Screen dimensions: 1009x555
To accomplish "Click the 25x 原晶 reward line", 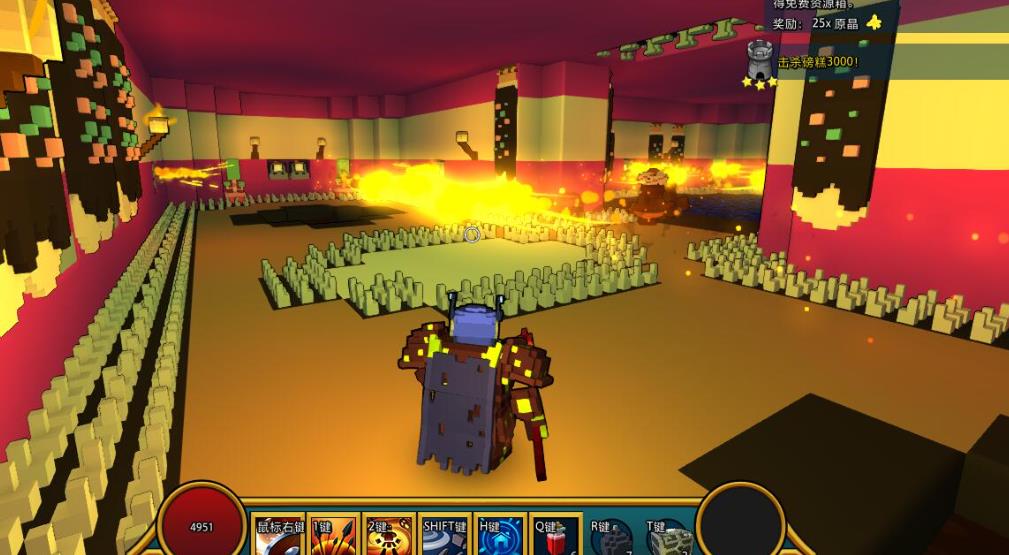I will pos(826,23).
